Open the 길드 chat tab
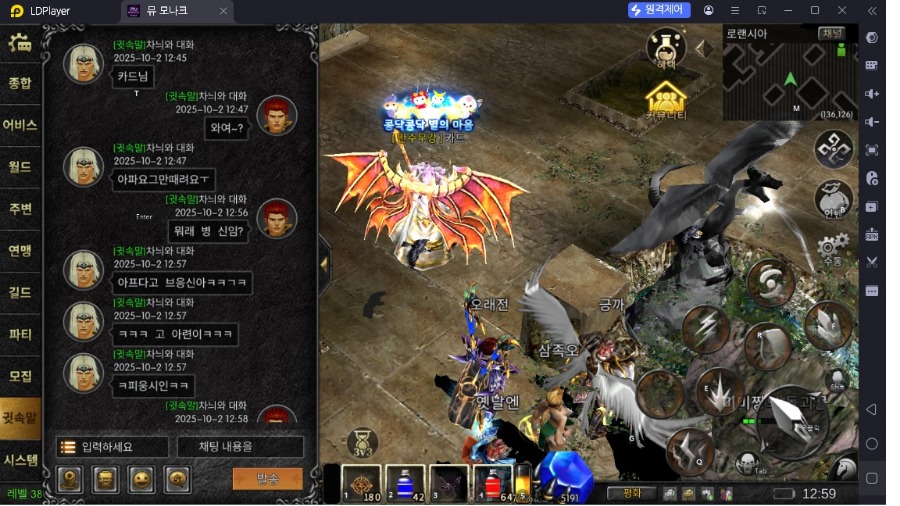Viewport: 900px width, 506px height. click(x=20, y=292)
